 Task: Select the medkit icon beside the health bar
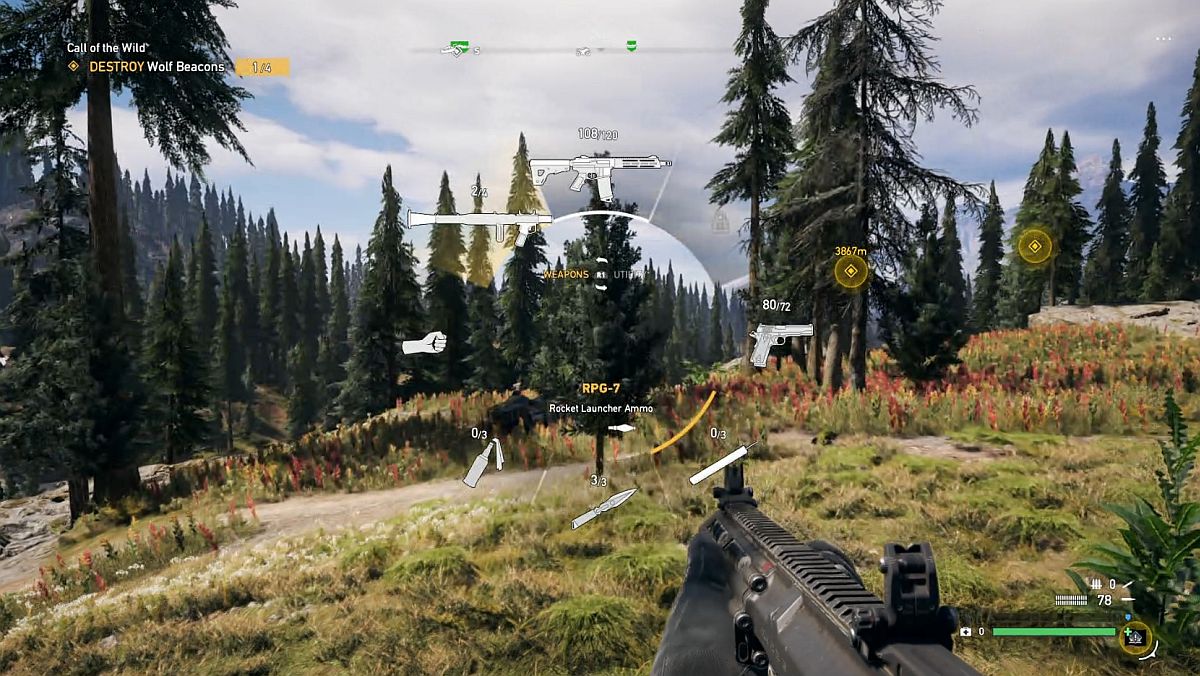tap(1135, 636)
